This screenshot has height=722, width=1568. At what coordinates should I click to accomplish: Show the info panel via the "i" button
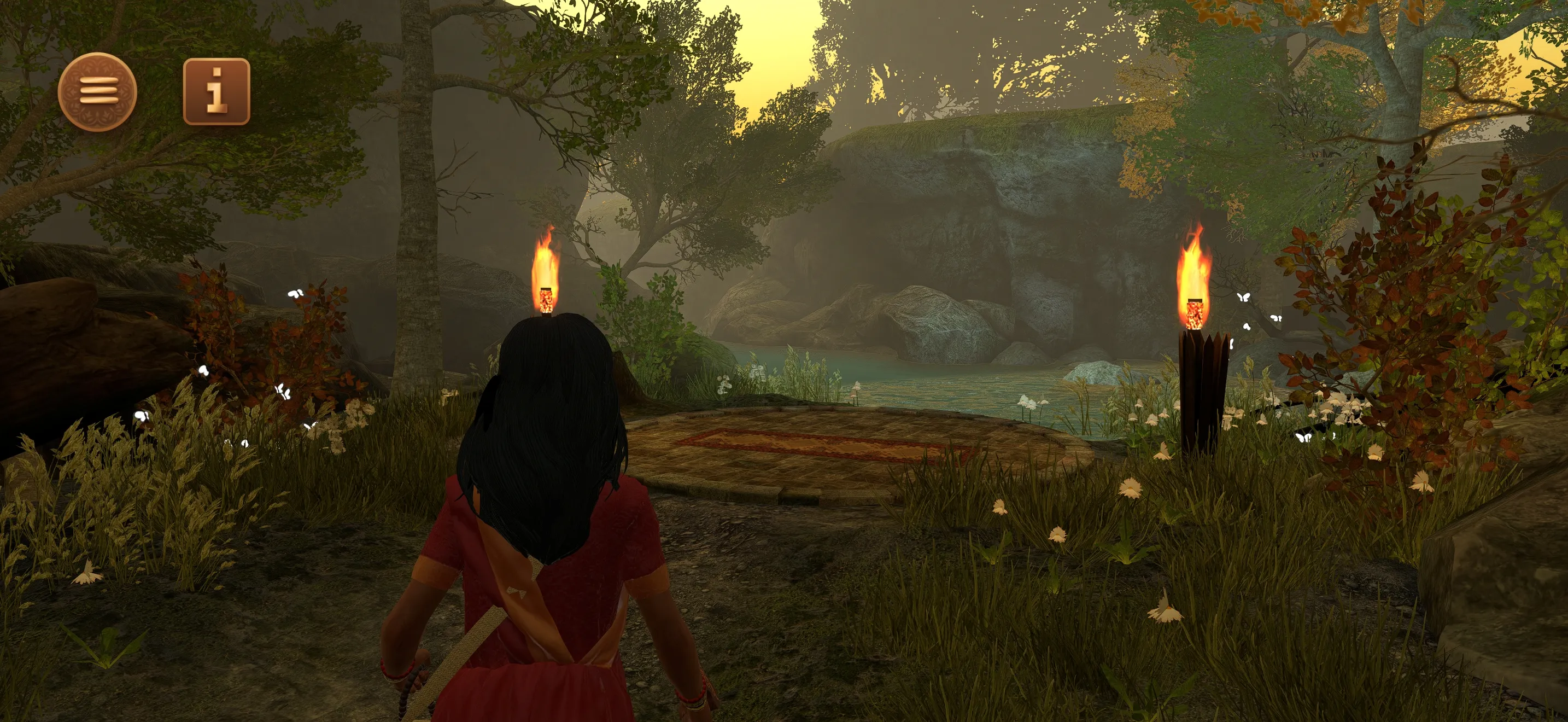click(216, 92)
